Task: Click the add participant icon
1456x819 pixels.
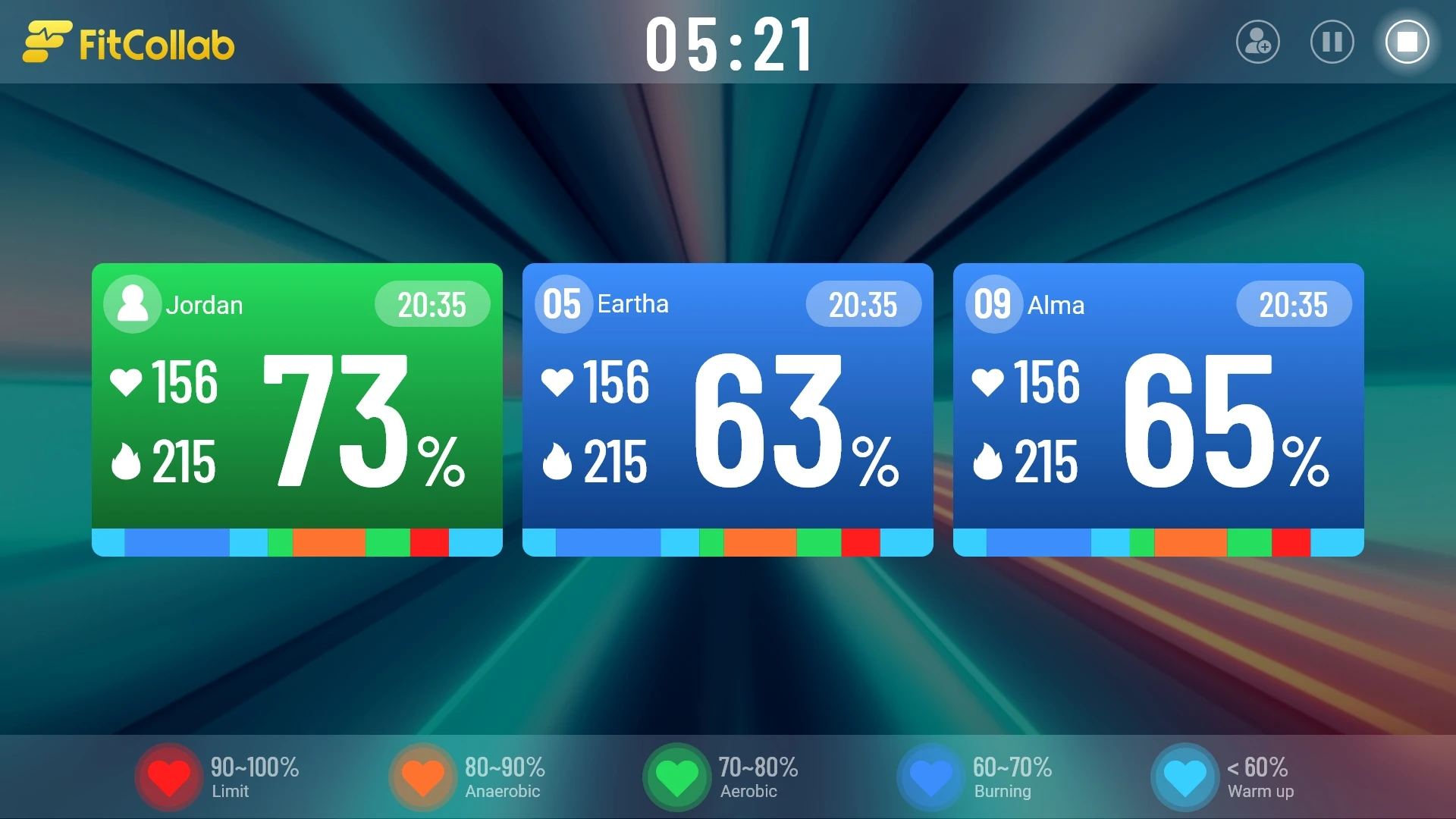Action: click(x=1257, y=42)
